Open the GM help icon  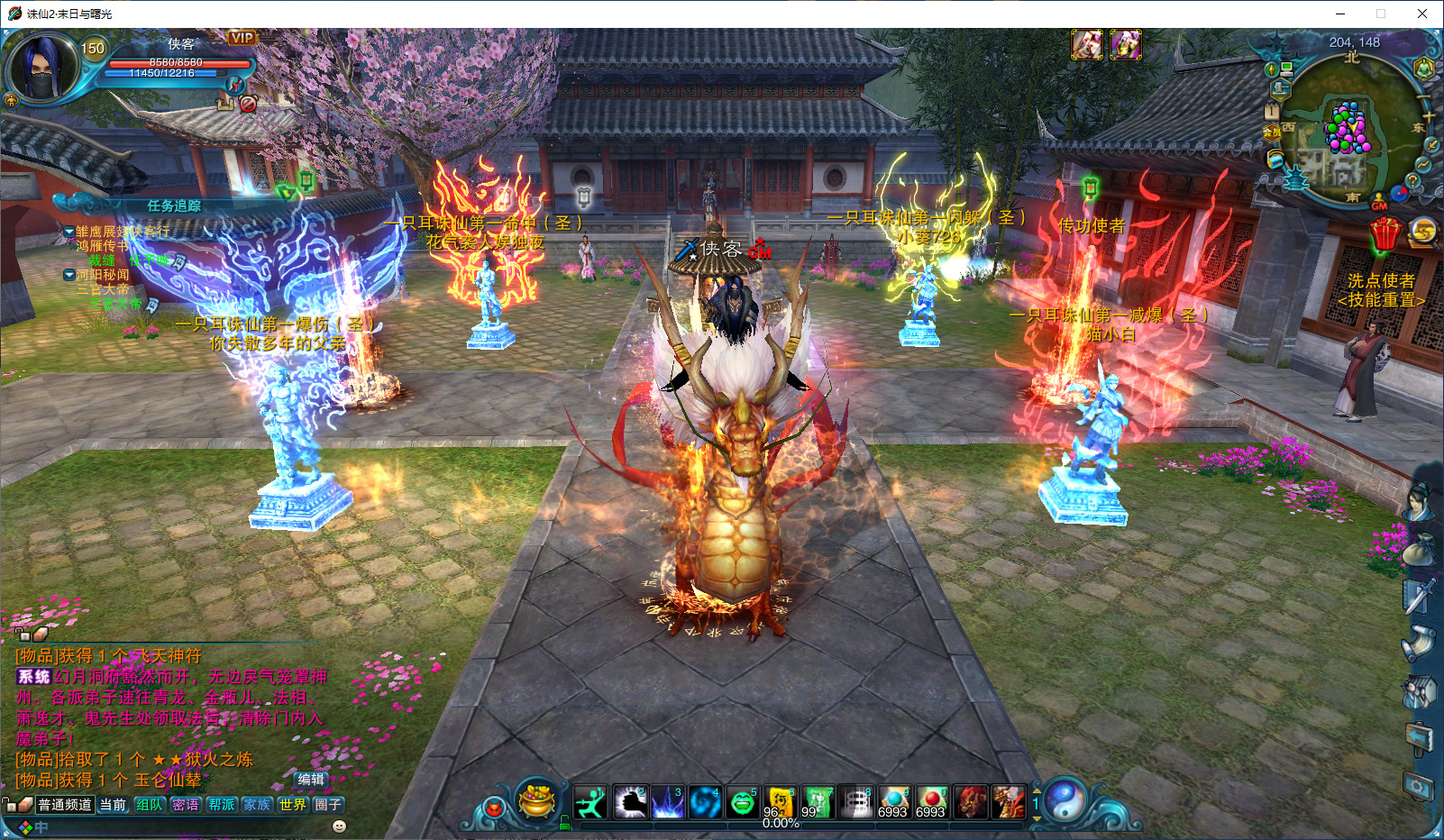click(x=1379, y=203)
